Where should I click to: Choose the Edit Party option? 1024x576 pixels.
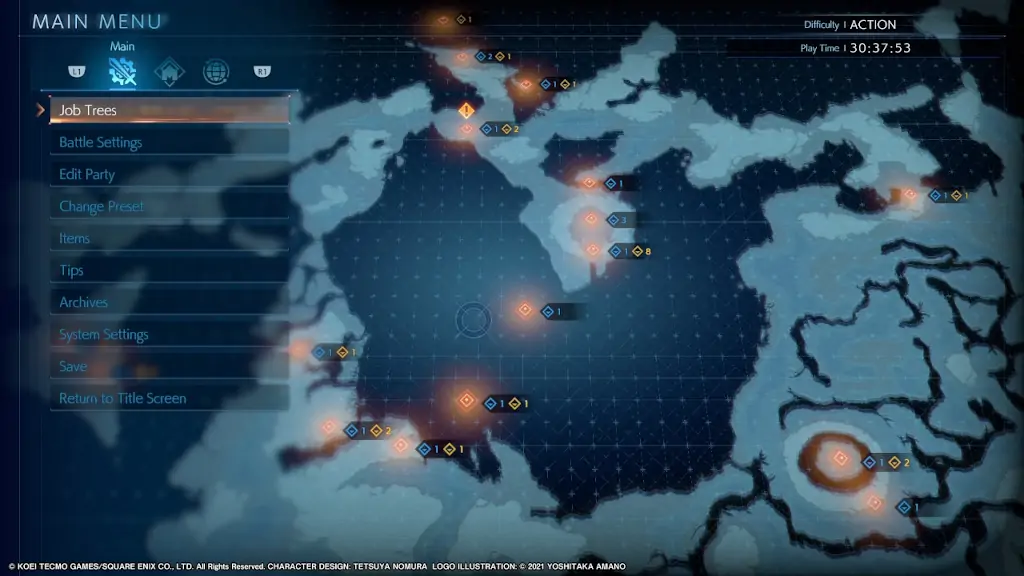(168, 174)
